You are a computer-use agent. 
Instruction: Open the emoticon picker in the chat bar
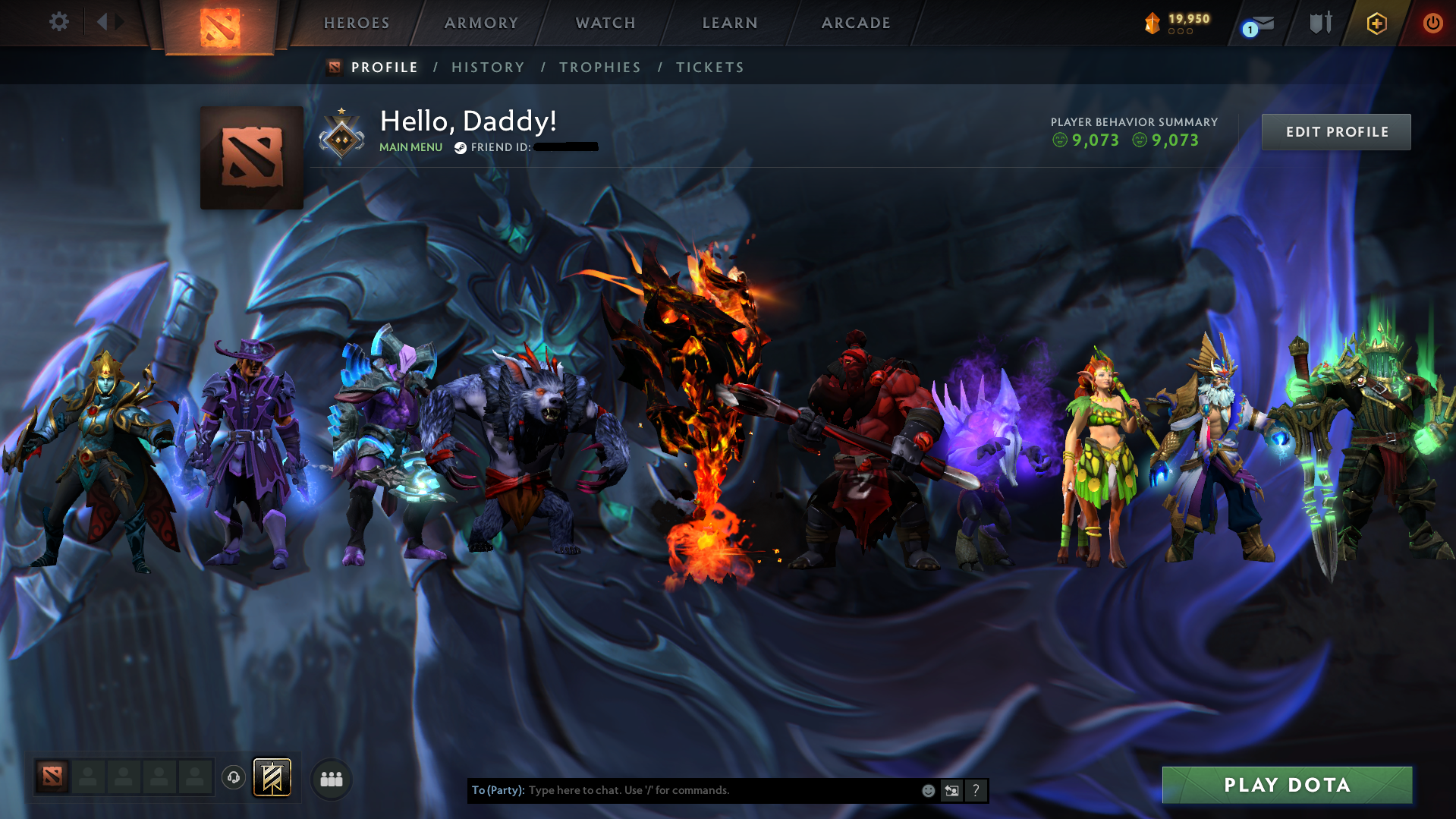pos(928,790)
